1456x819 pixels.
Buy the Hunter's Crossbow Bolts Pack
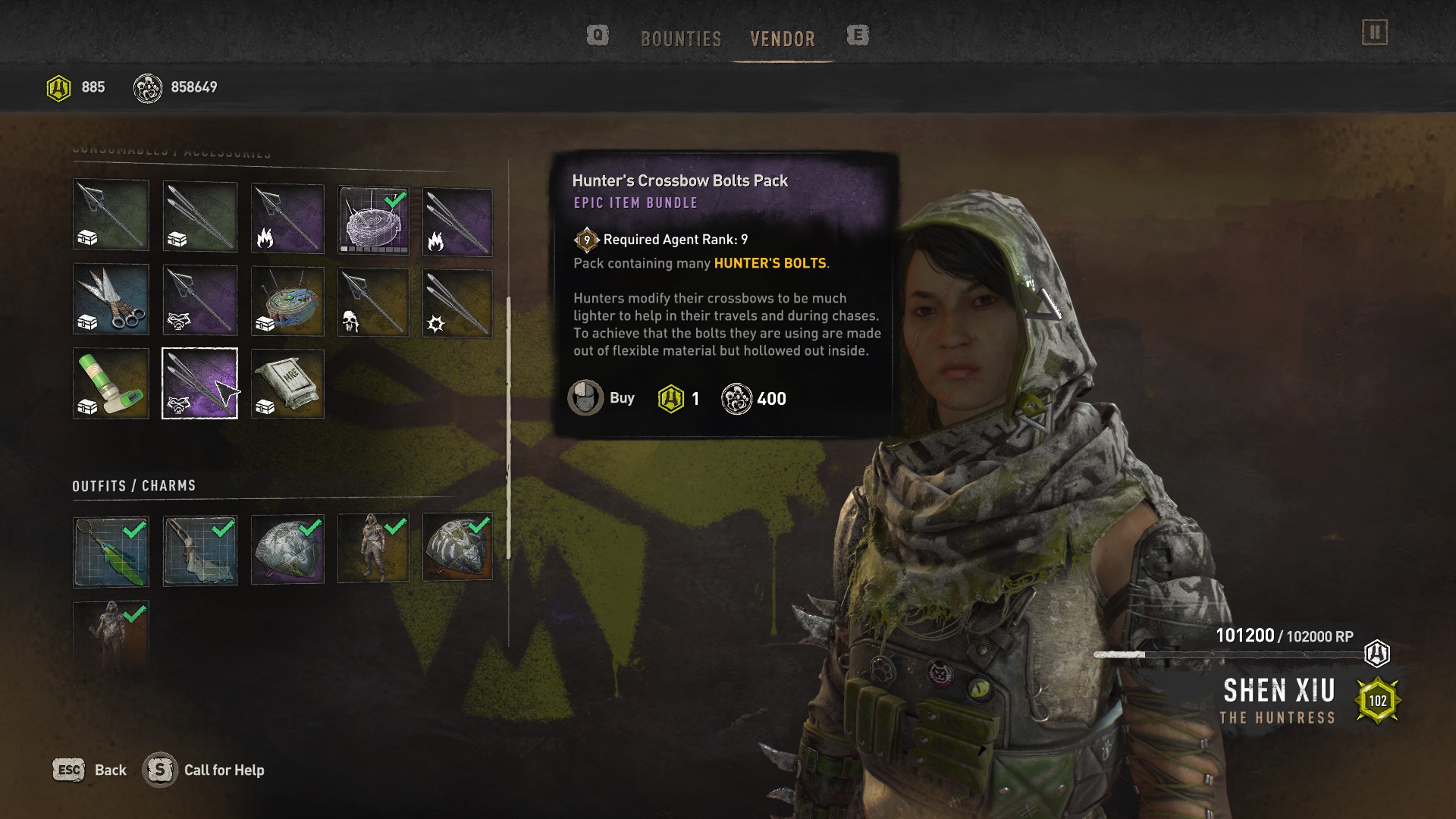coord(602,398)
